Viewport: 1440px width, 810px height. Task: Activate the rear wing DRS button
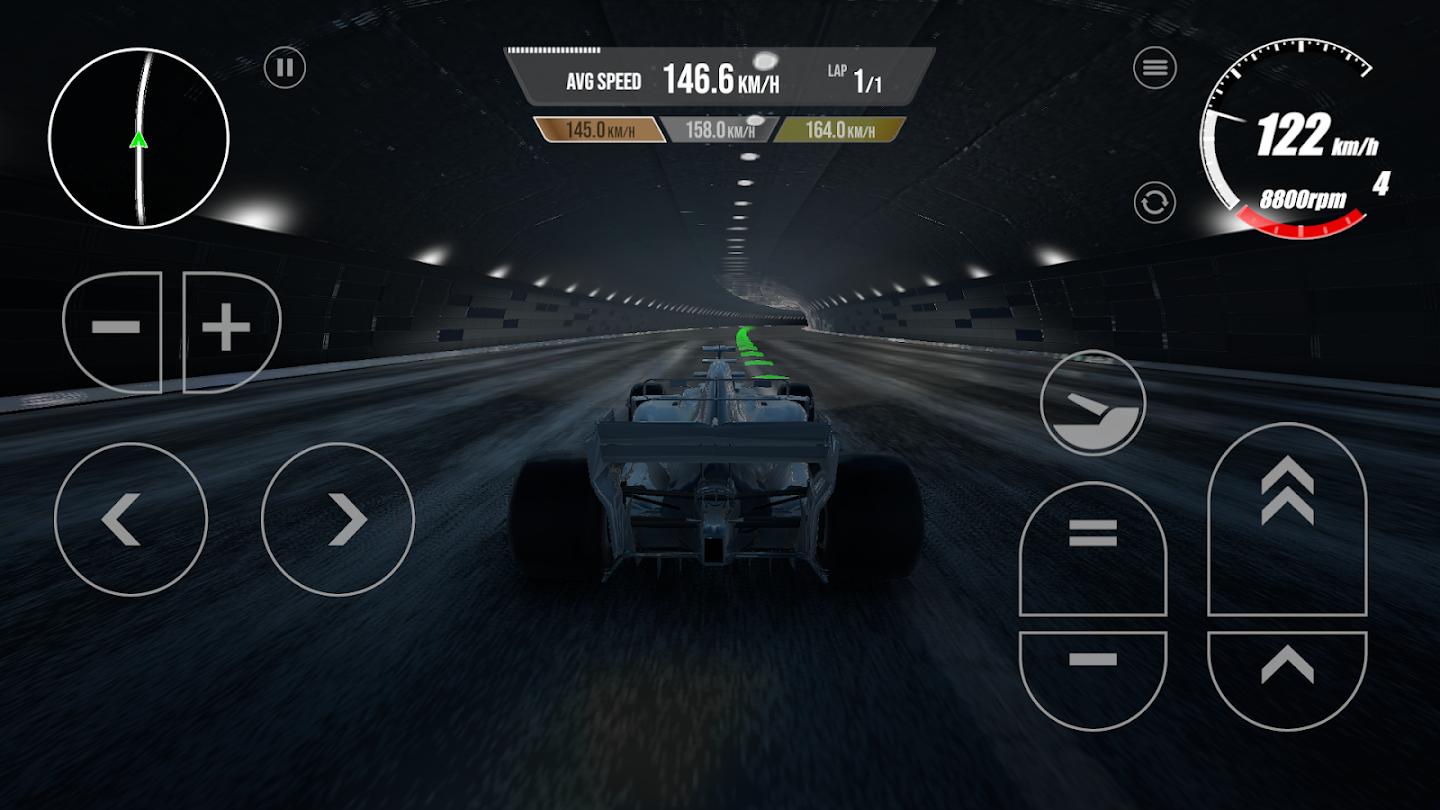1093,403
